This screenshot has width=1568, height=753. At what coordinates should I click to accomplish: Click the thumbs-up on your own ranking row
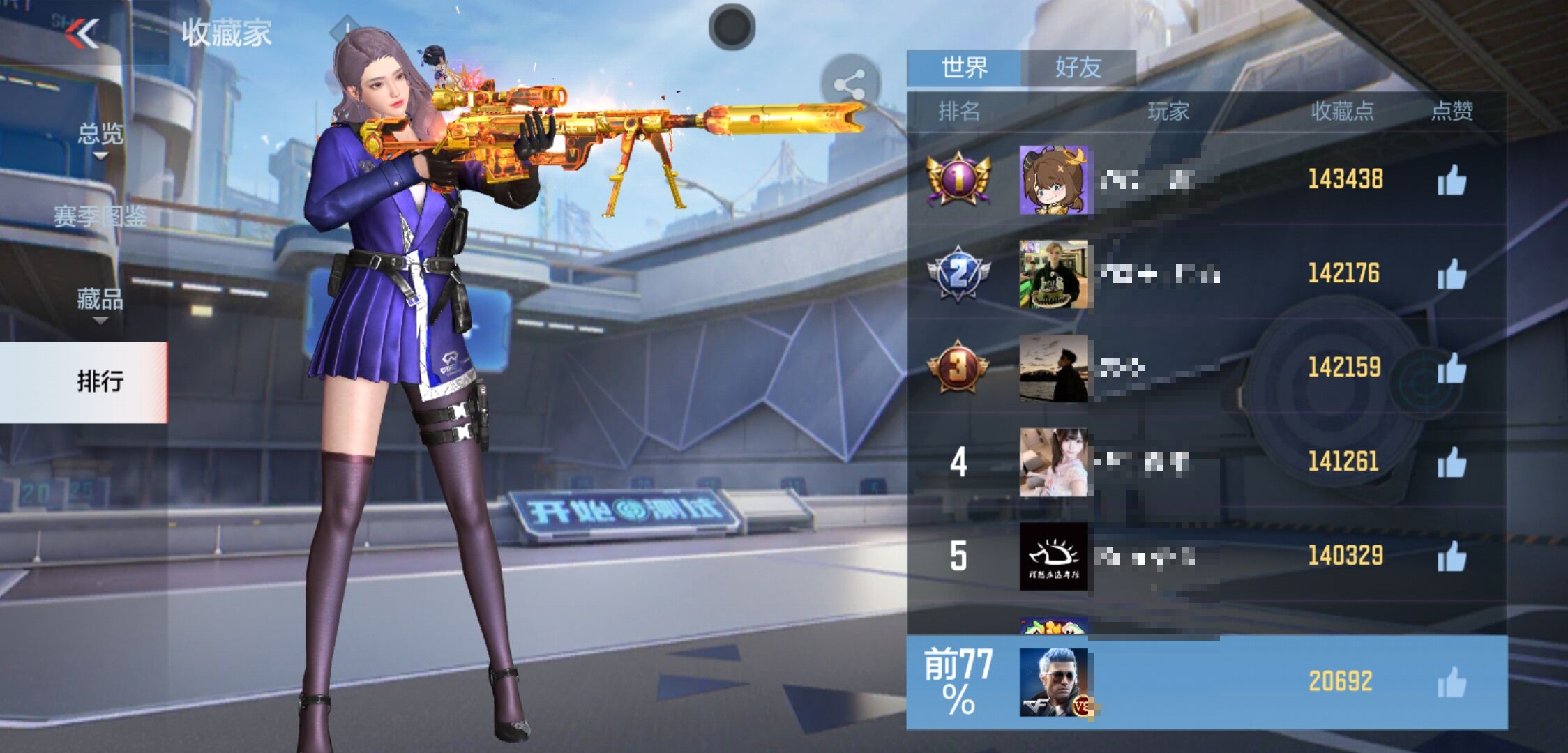1452,682
